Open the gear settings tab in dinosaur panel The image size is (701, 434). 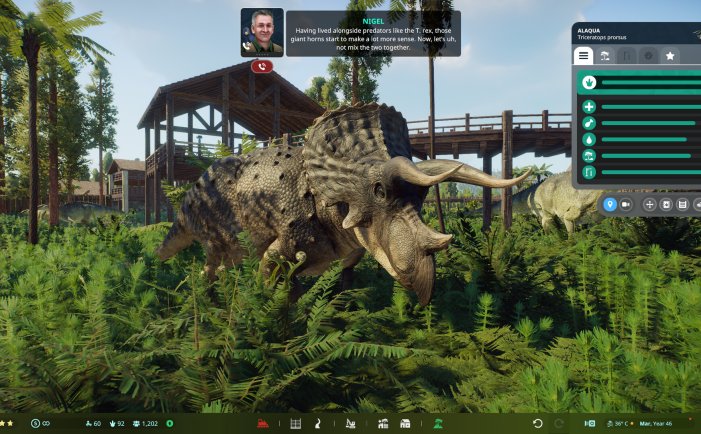[648, 56]
